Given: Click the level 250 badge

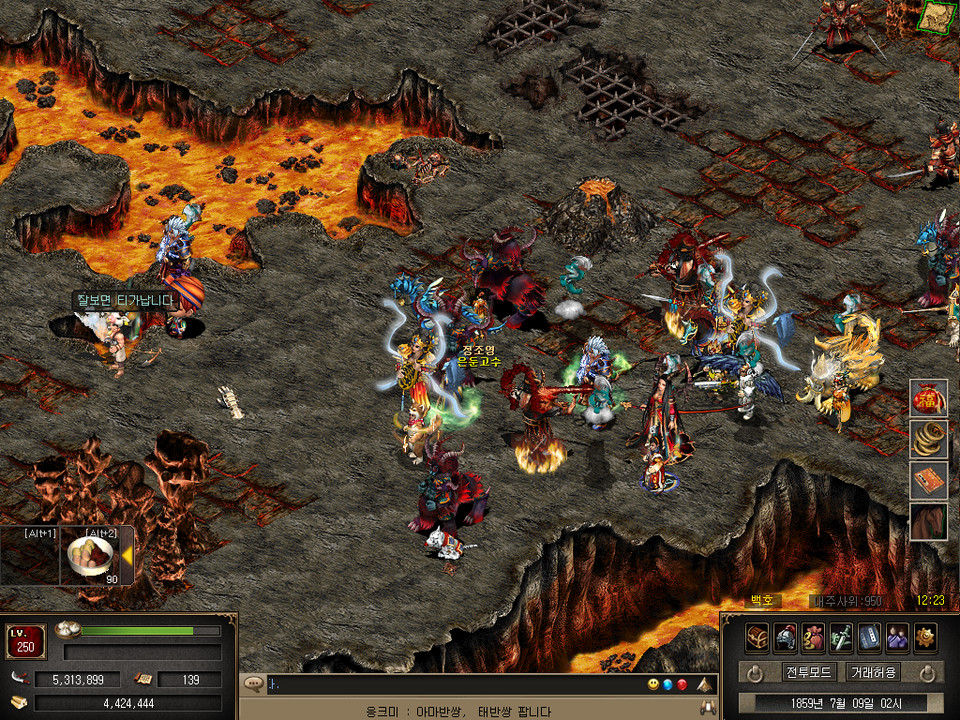Looking at the screenshot, I should (x=26, y=641).
